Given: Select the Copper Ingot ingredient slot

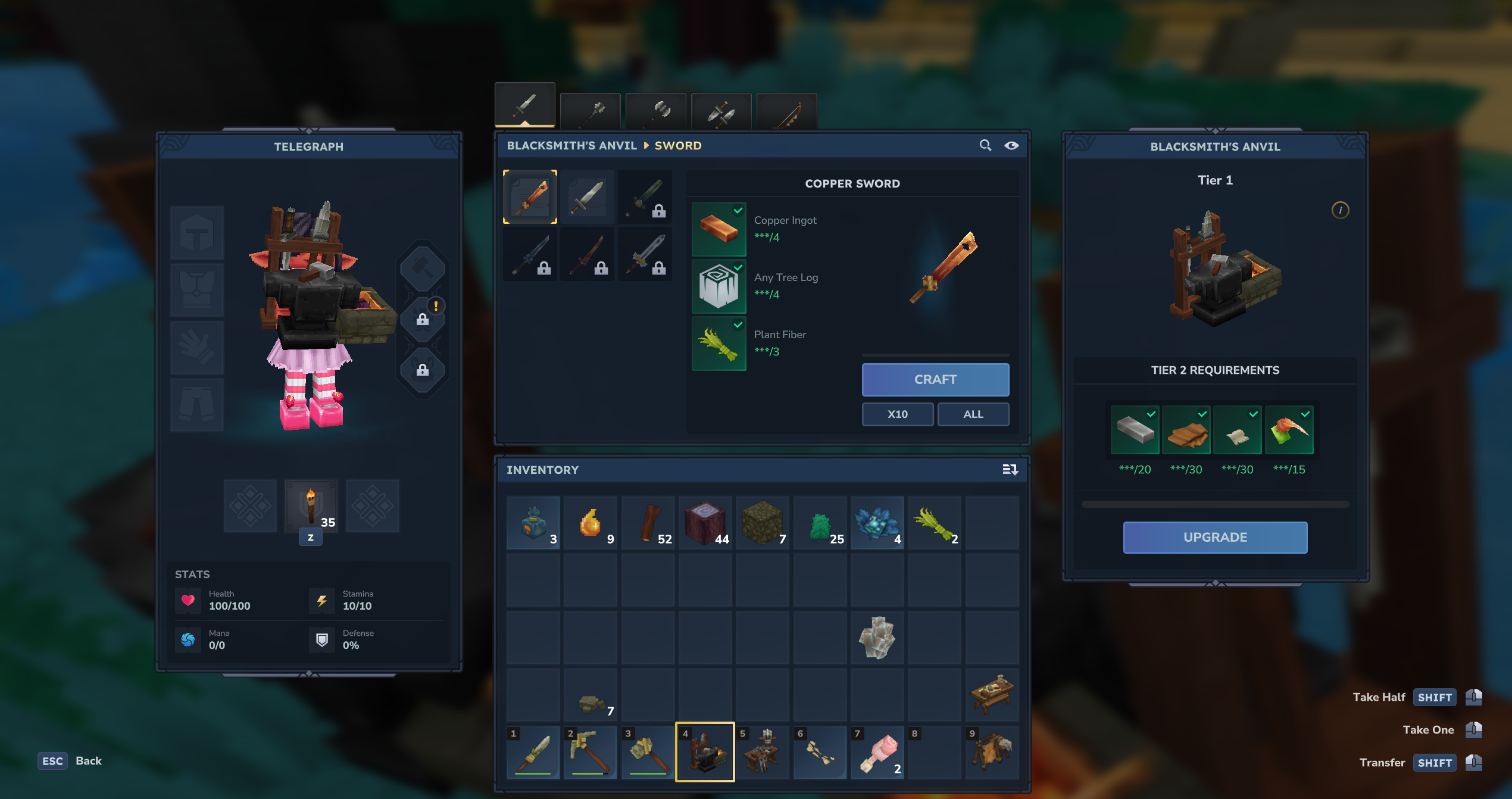Looking at the screenshot, I should point(718,229).
